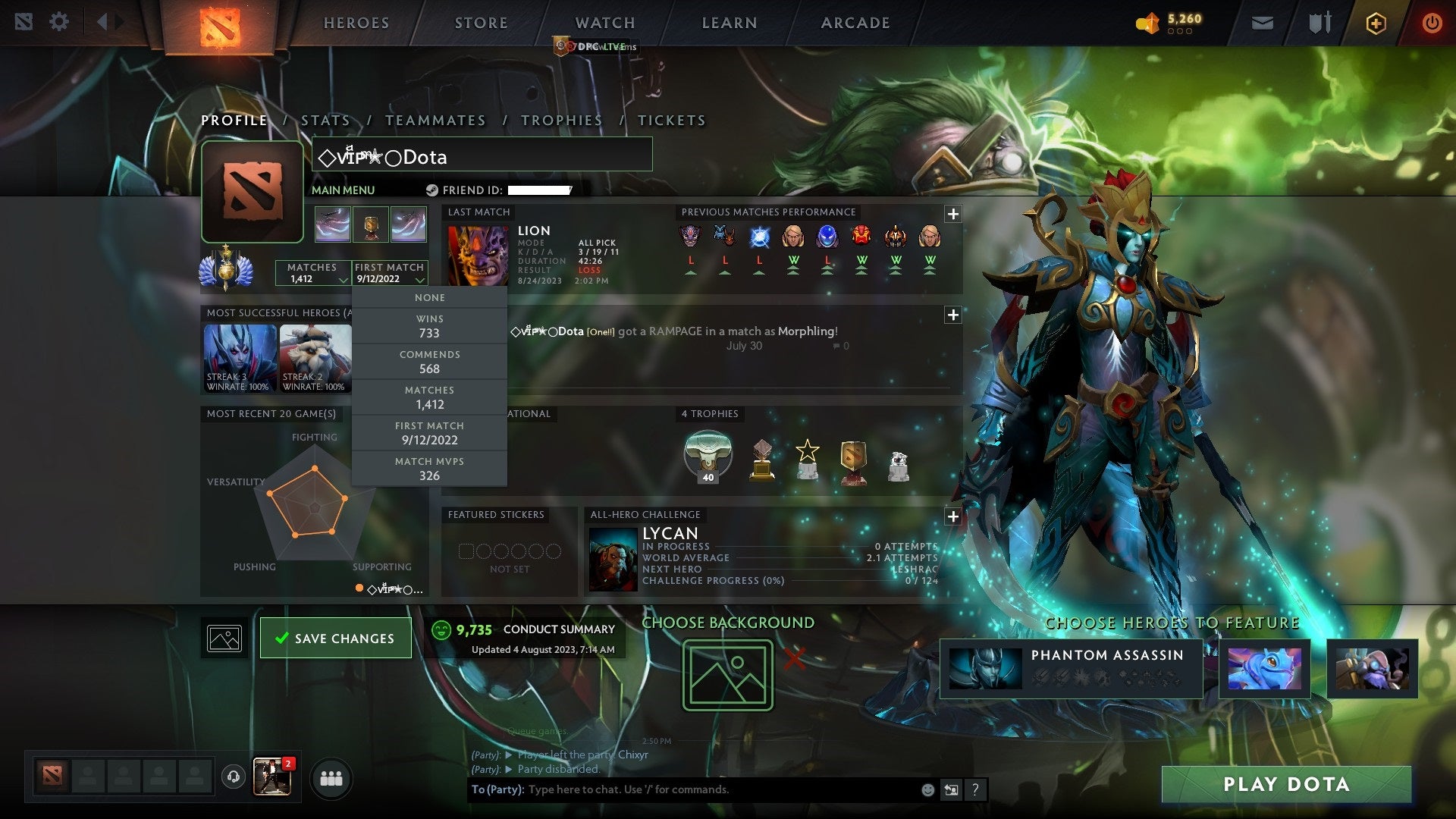Expand the Previous Matches Performance panel
The height and width of the screenshot is (819, 1456).
pos(953,214)
